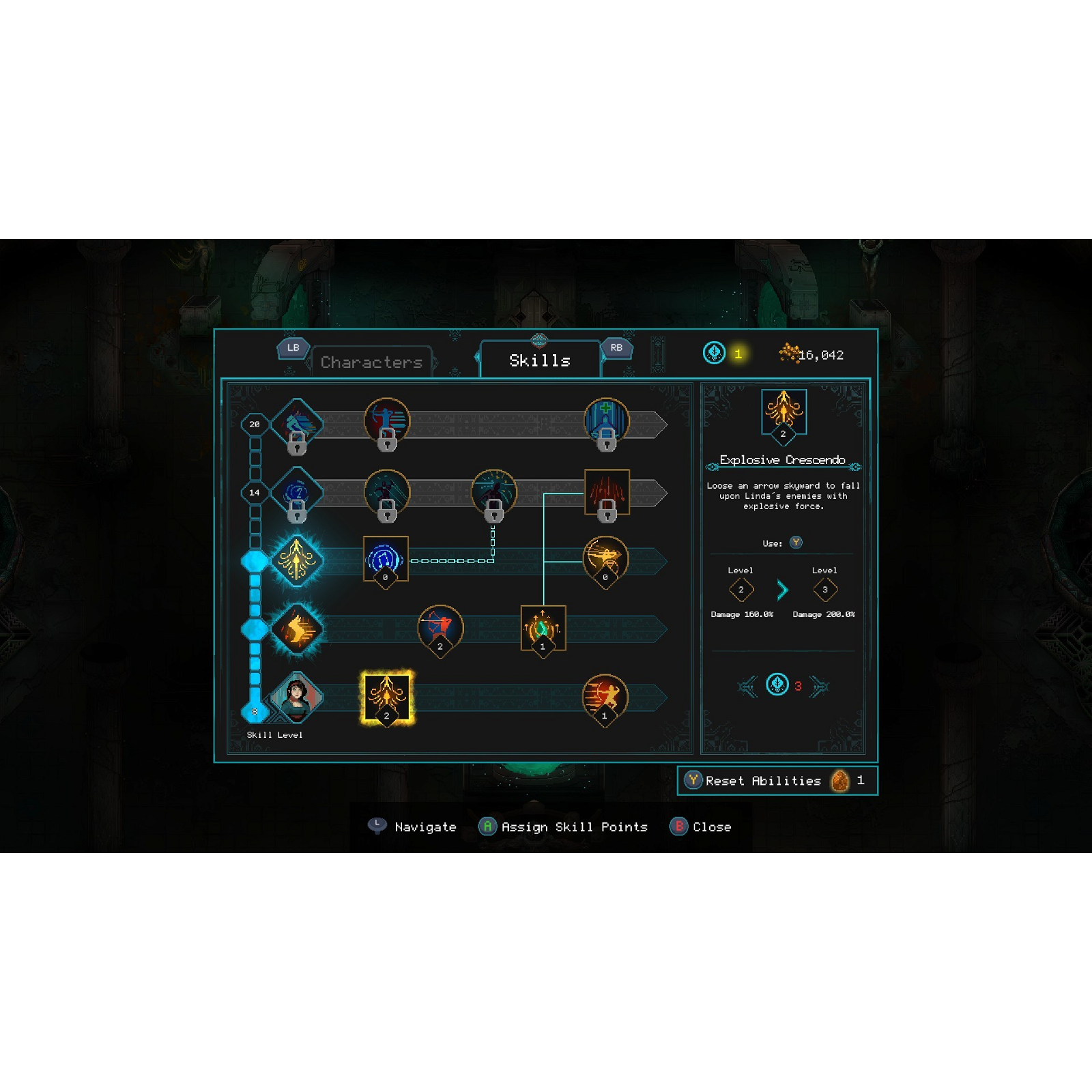Select the glowing fox dash ability diamond

[297, 628]
